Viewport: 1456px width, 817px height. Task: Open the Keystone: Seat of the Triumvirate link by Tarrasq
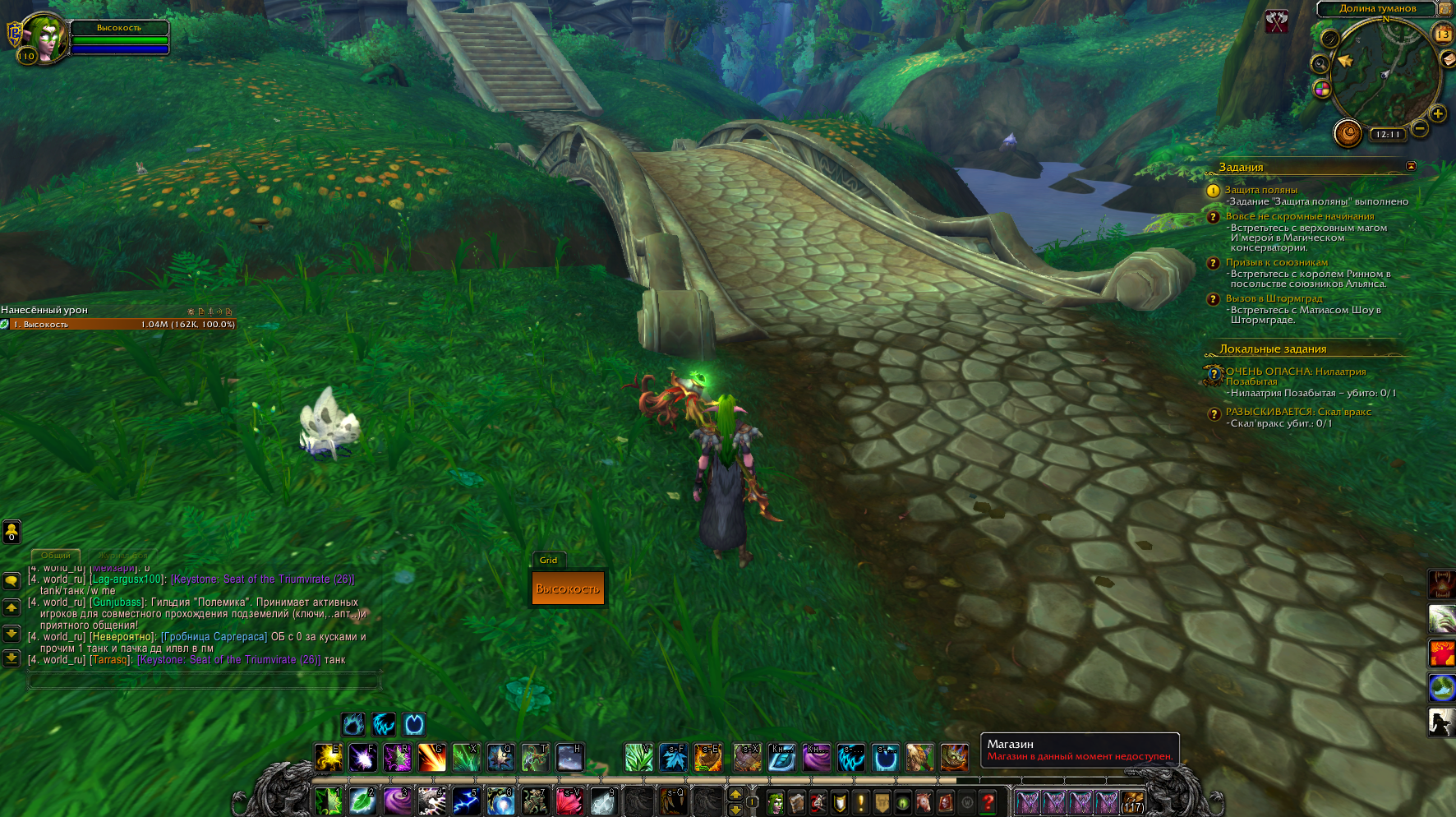(x=228, y=660)
